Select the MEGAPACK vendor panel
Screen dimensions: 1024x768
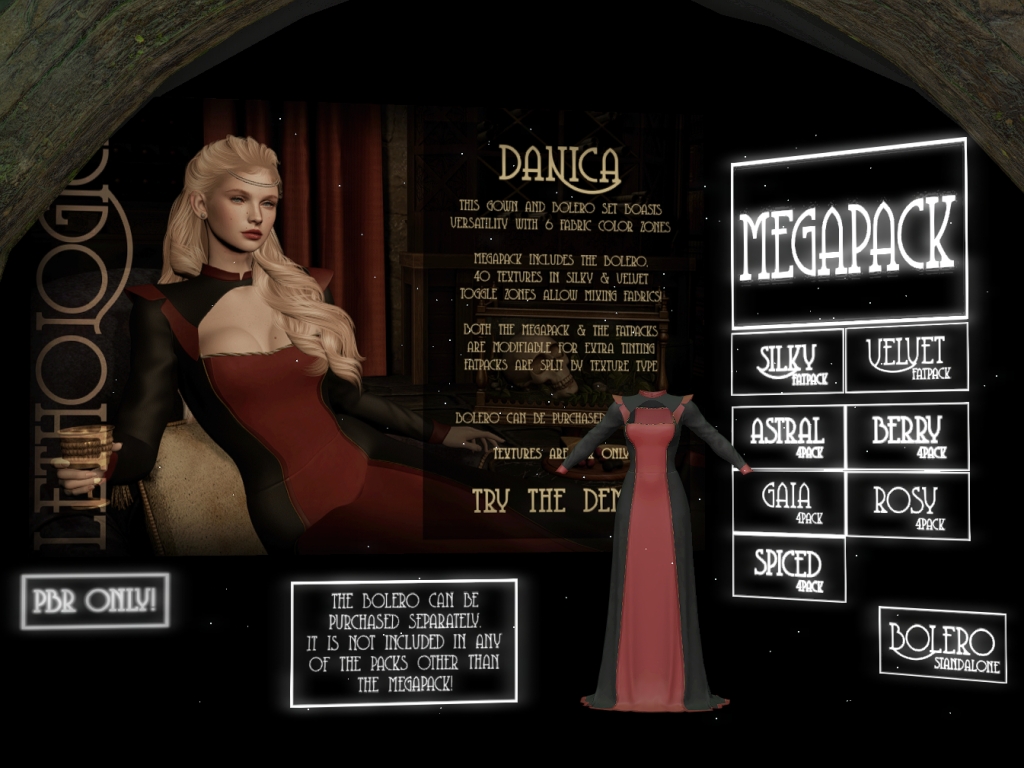[849, 233]
